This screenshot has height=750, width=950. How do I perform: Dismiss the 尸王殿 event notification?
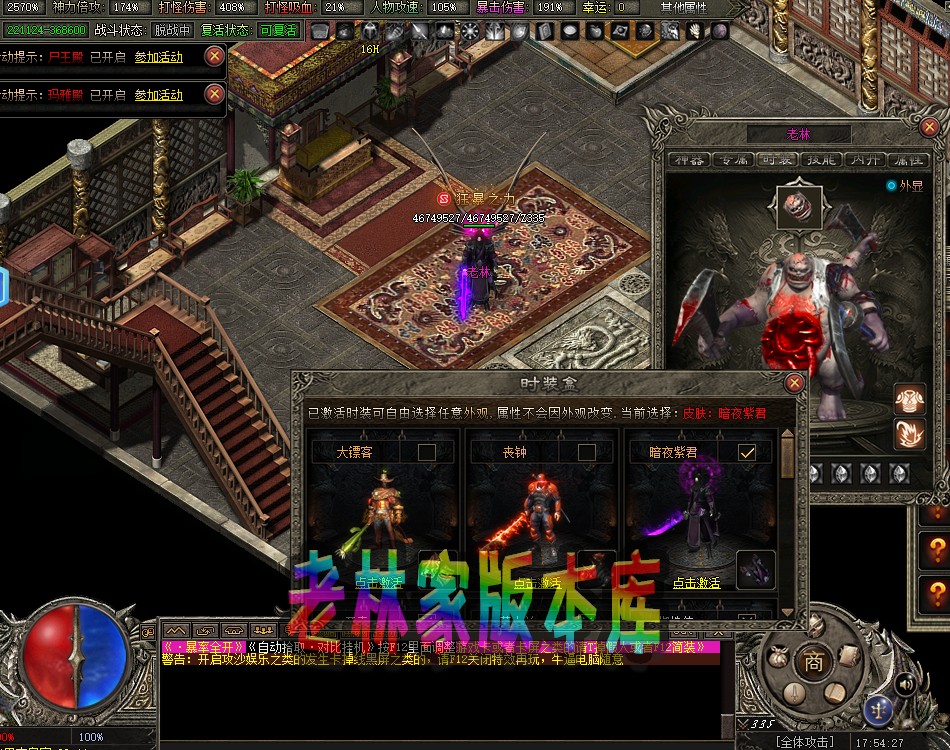(214, 57)
